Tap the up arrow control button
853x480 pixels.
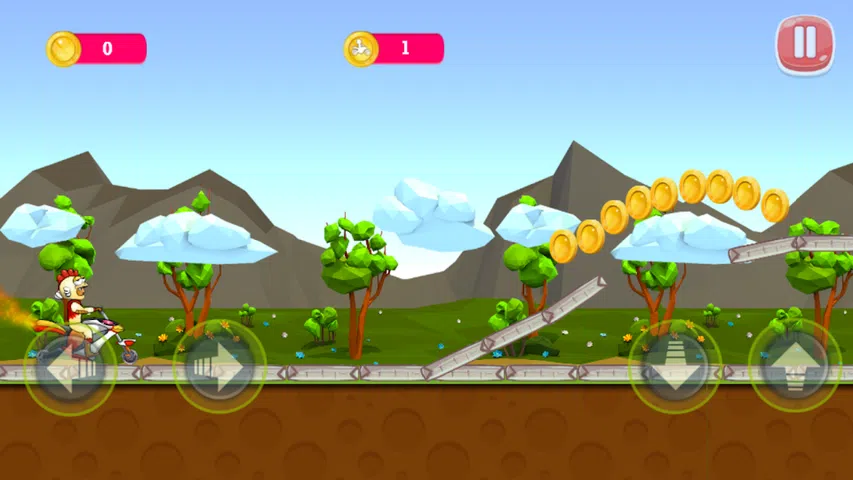[795, 365]
